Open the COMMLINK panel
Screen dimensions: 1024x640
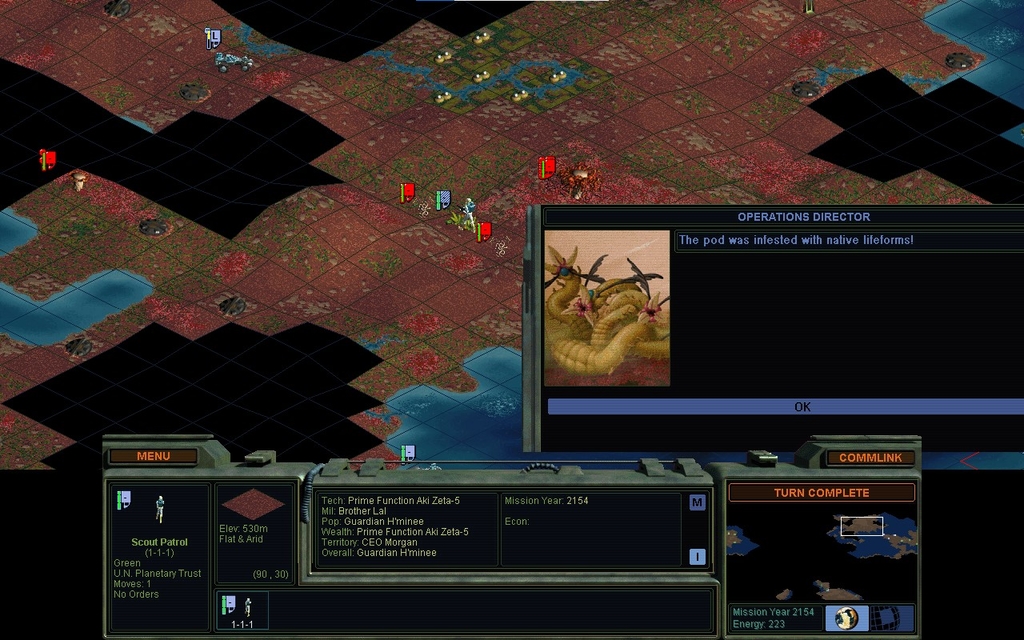870,458
